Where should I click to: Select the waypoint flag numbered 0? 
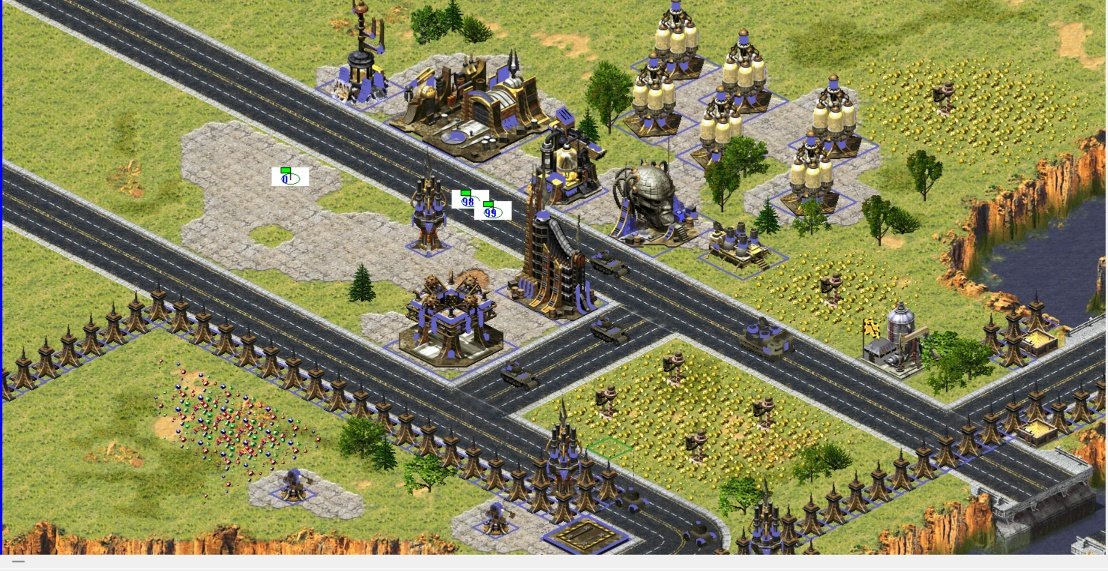289,177
